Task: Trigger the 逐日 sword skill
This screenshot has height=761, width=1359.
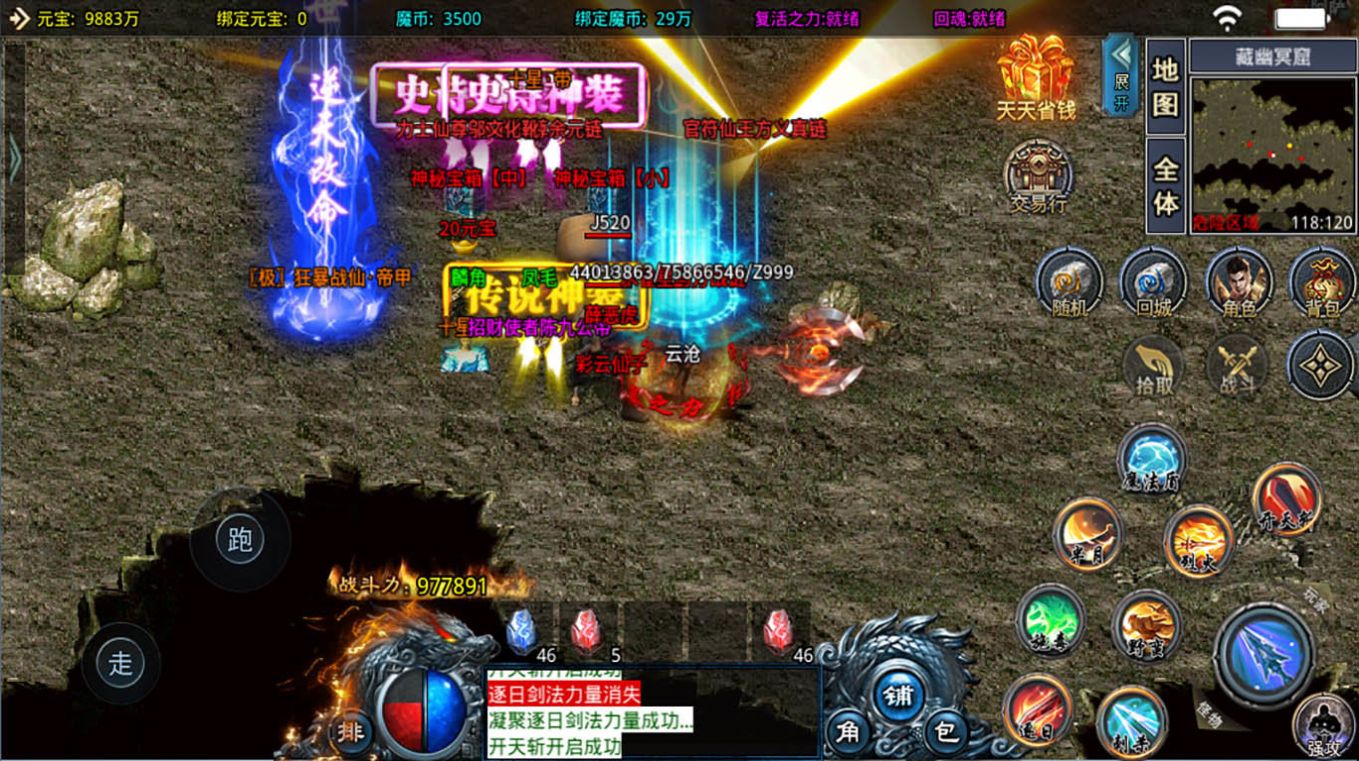Action: tap(1037, 708)
